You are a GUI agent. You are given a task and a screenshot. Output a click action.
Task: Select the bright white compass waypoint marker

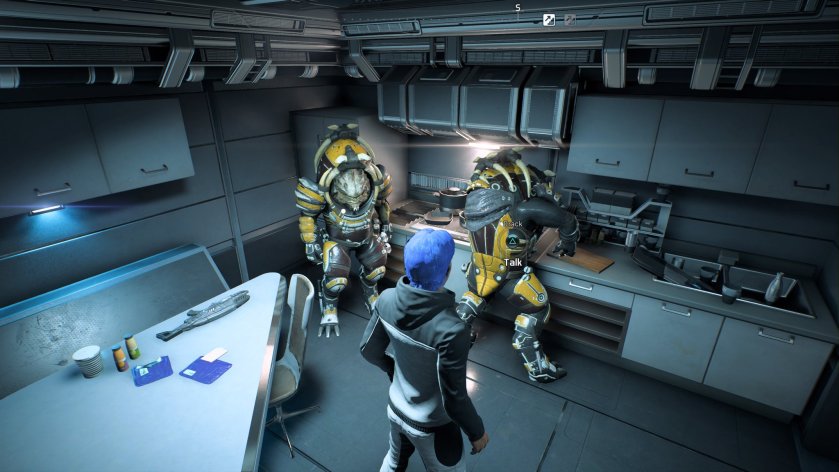pyautogui.click(x=549, y=19)
